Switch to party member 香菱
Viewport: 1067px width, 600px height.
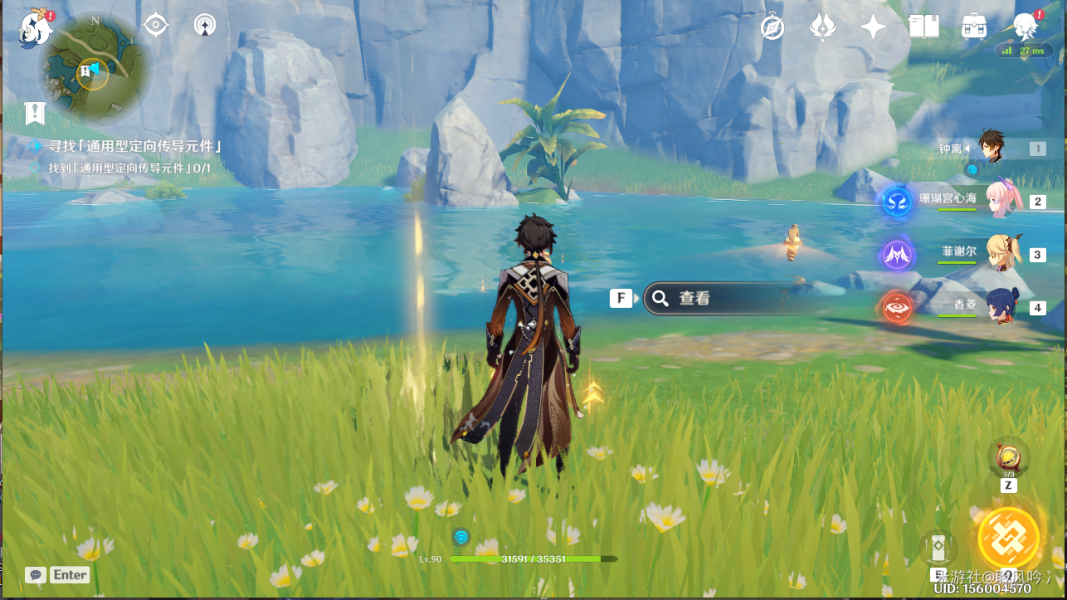point(1000,305)
